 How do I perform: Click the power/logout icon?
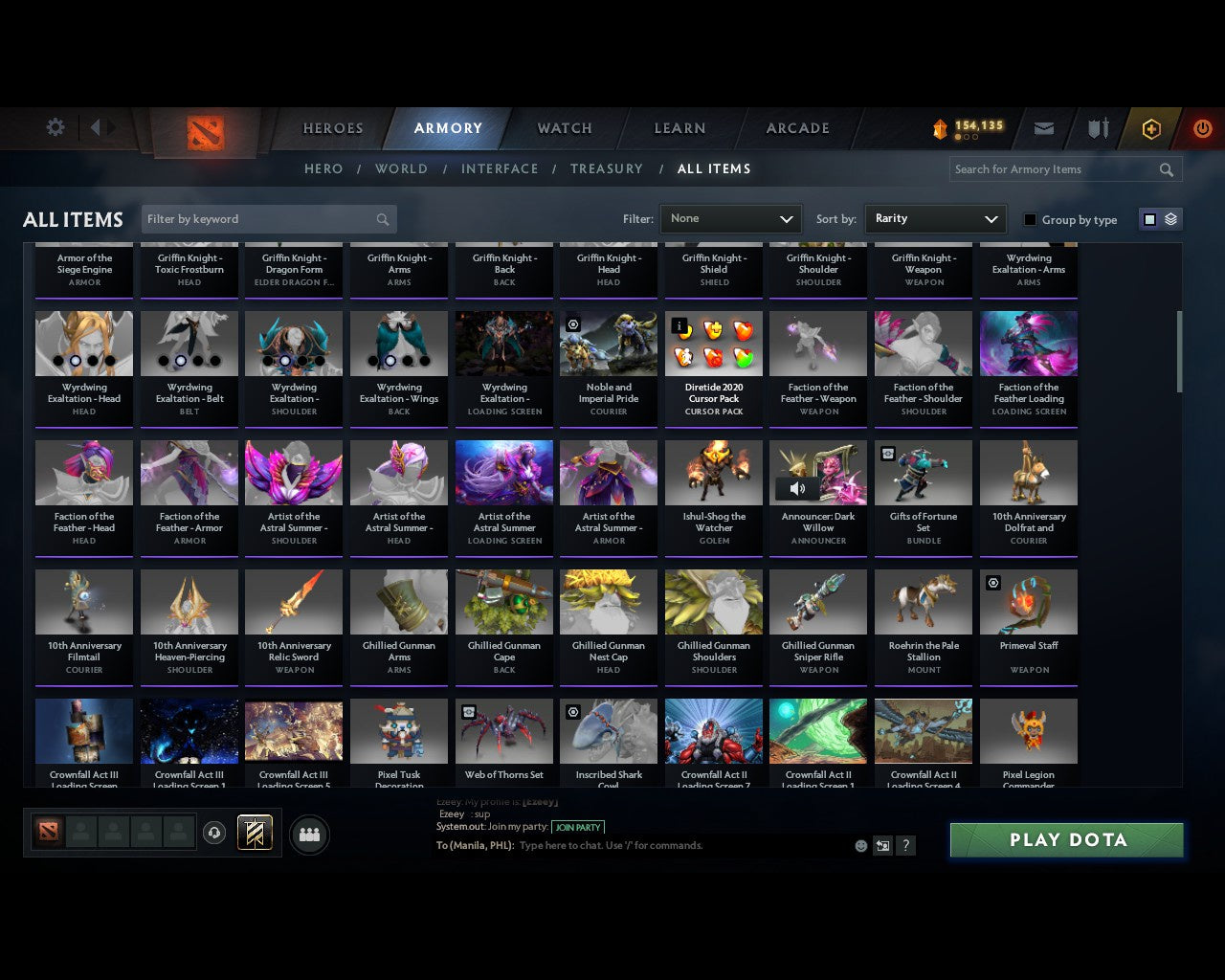click(1203, 128)
